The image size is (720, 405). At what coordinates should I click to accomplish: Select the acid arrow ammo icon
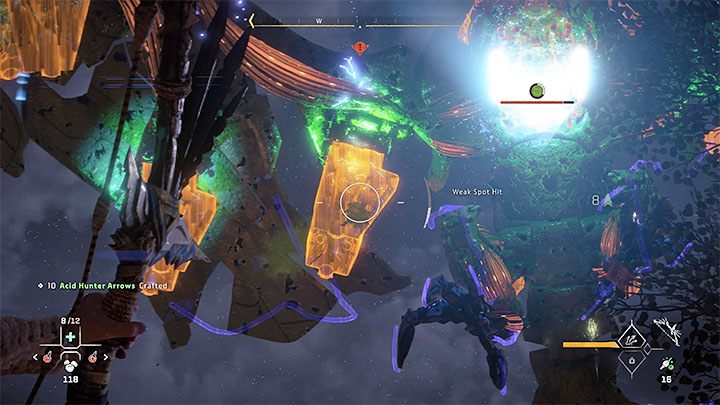(x=664, y=364)
